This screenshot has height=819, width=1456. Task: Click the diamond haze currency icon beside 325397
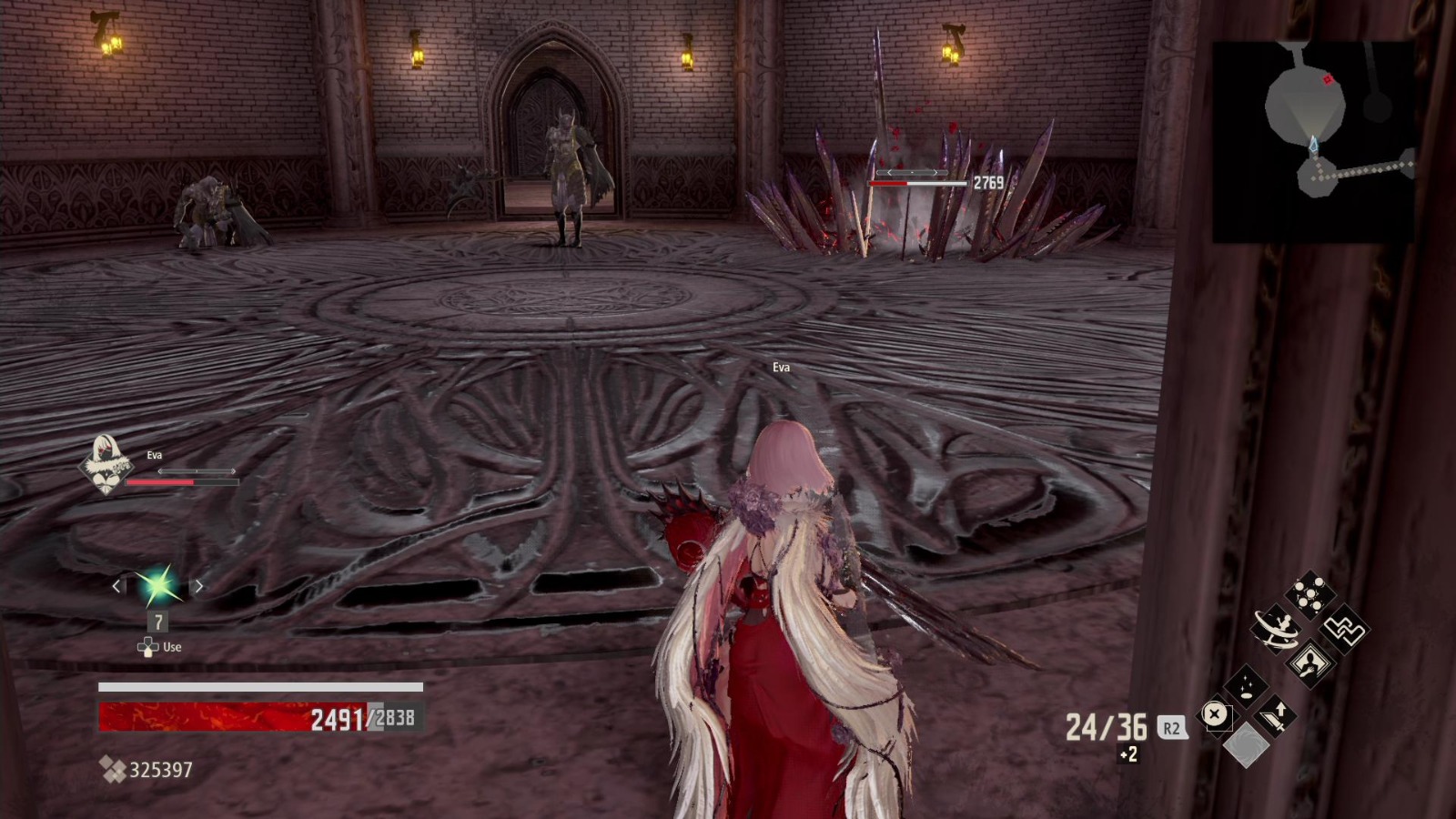point(115,770)
